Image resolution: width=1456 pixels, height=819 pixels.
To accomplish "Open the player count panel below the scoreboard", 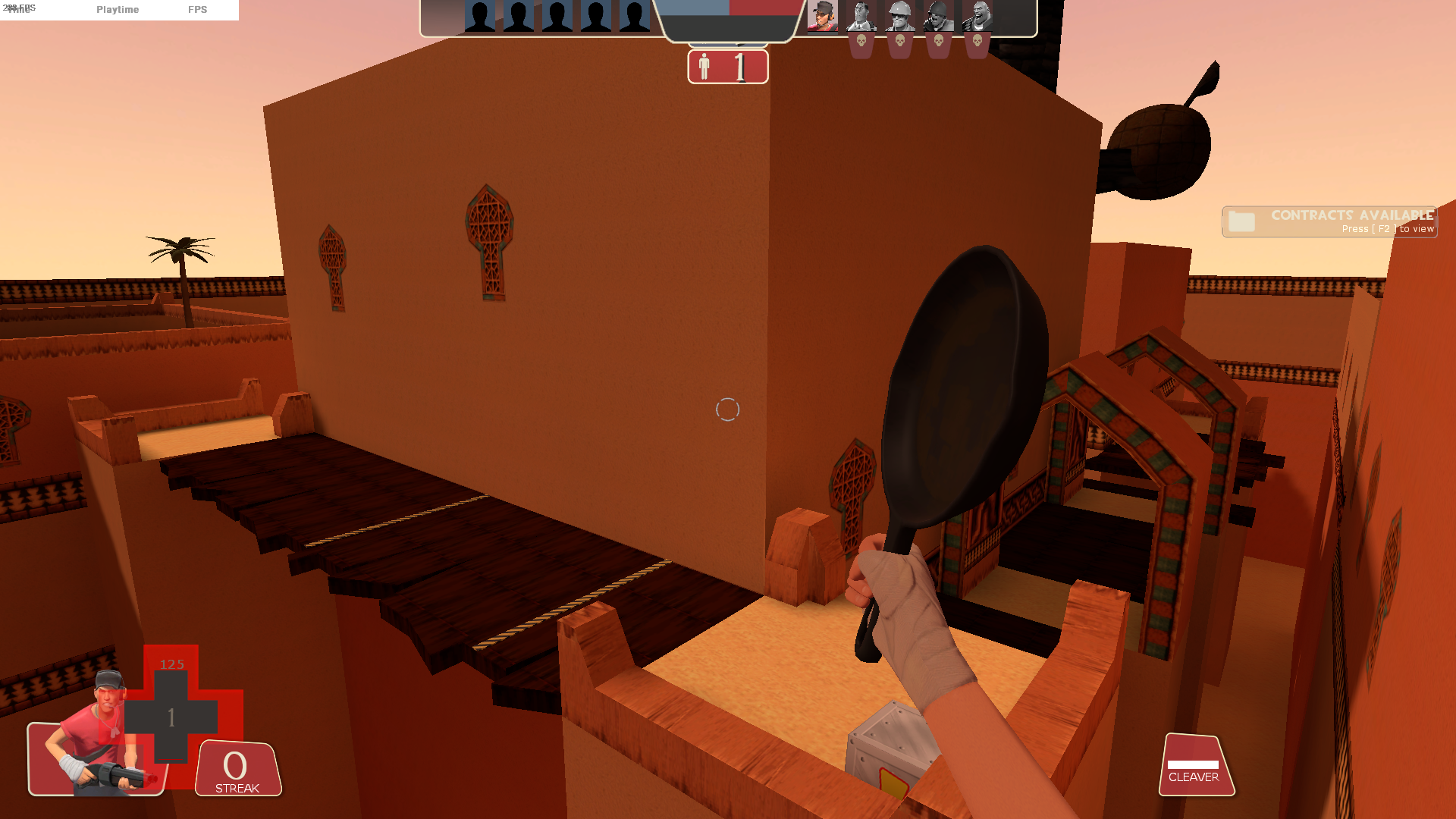I will [x=726, y=68].
